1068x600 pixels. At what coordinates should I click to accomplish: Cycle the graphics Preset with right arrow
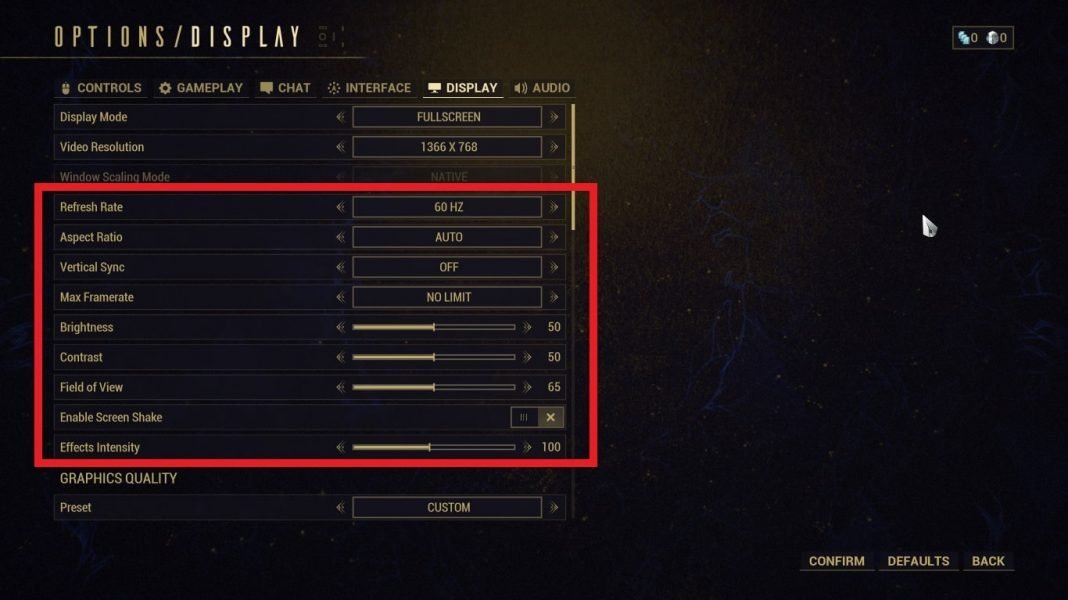click(x=553, y=507)
